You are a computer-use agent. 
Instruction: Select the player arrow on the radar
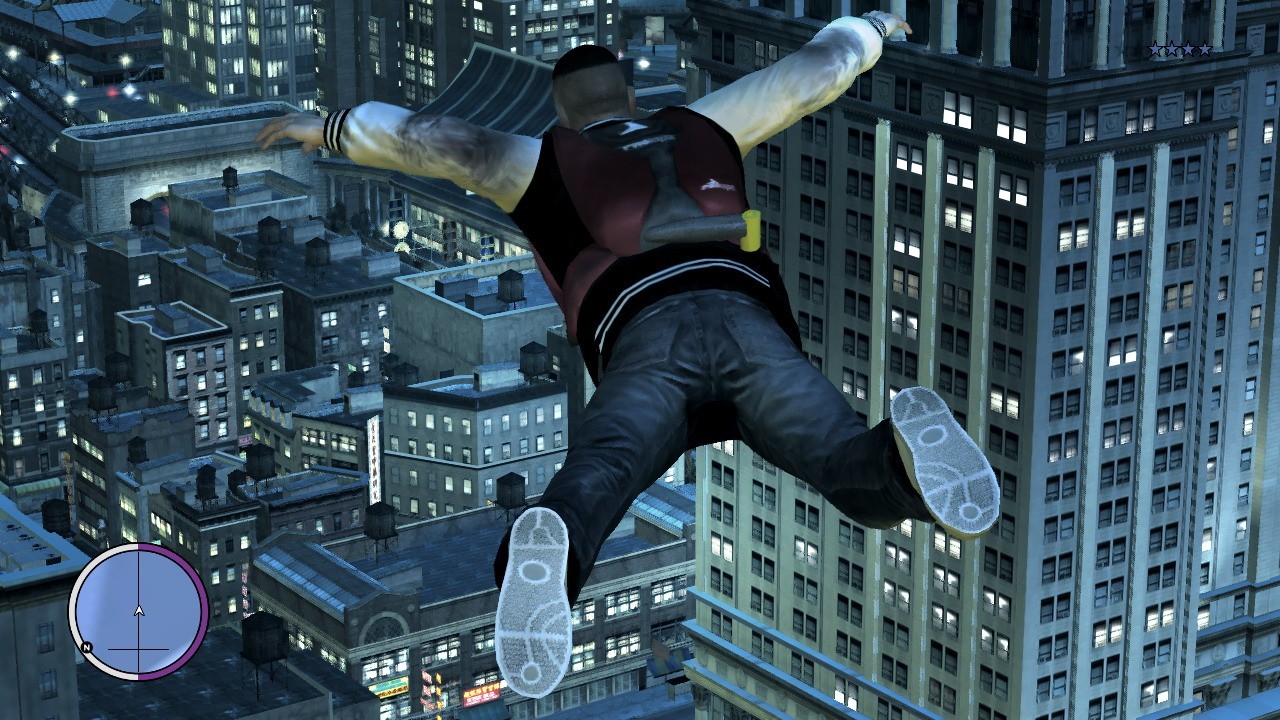[139, 611]
